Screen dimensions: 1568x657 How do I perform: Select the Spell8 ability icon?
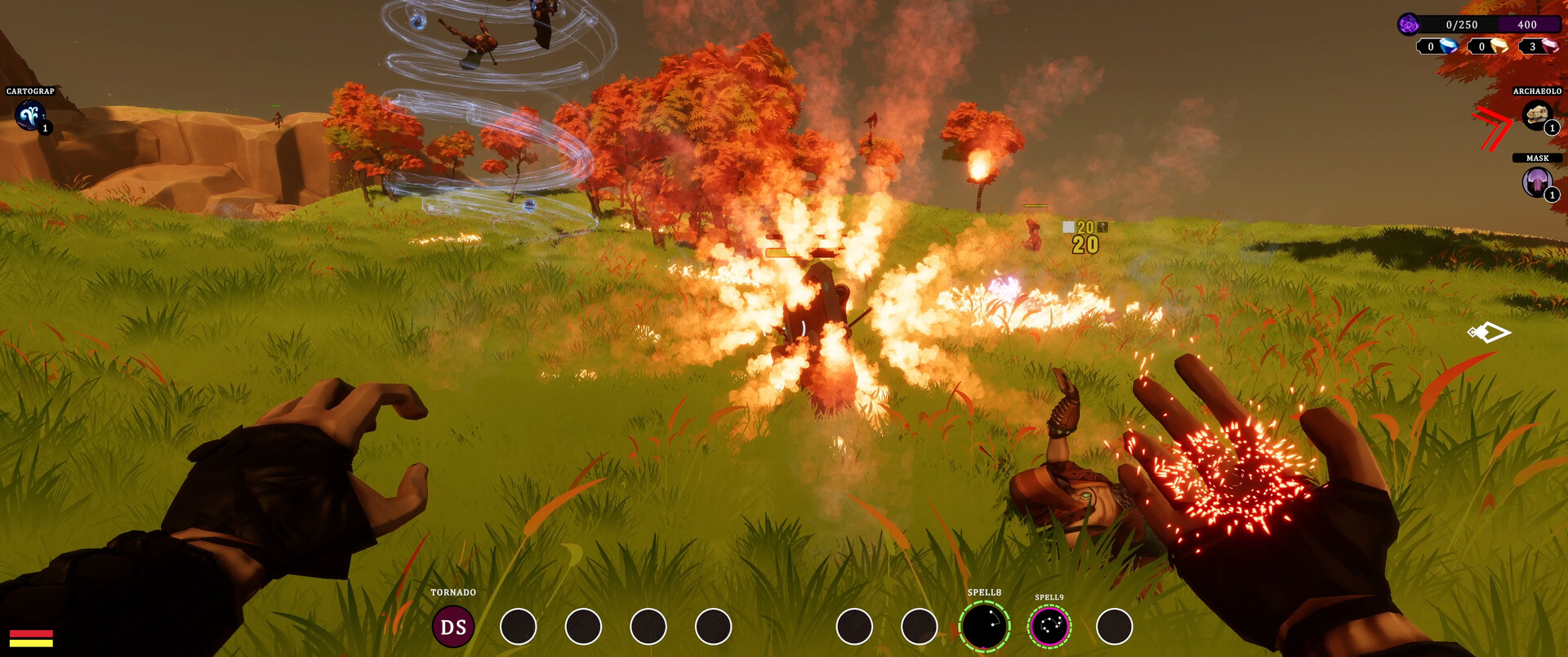click(x=984, y=627)
